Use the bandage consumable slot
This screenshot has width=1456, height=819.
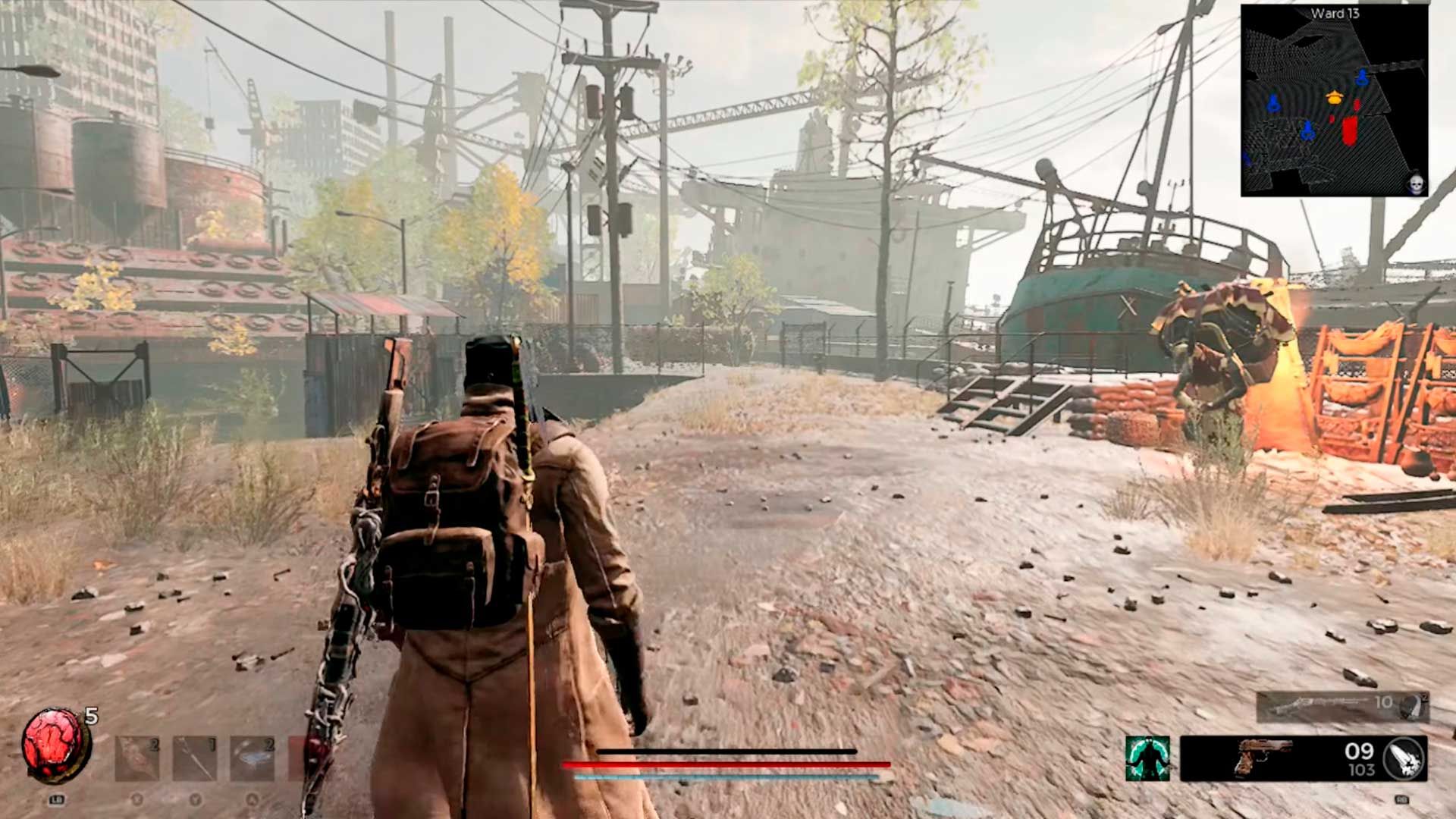(137, 758)
